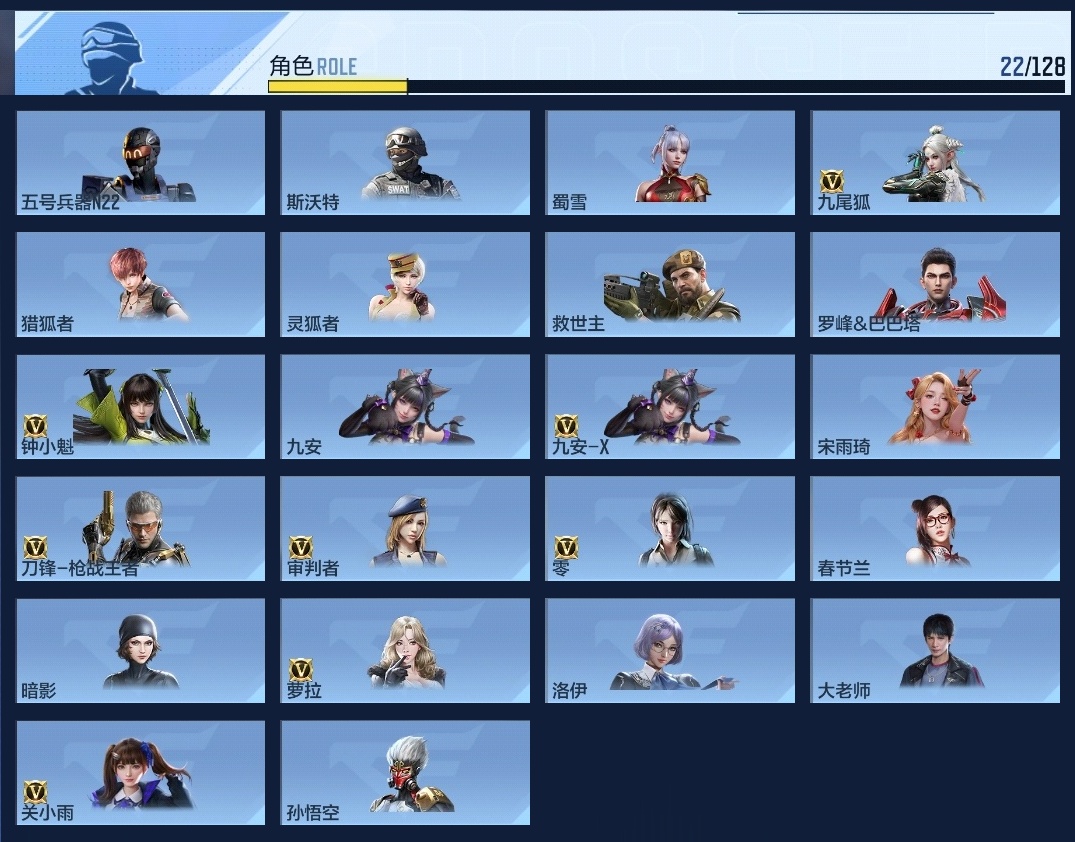Pick the 蜀雪 character tile
The width and height of the screenshot is (1075, 842).
coord(670,162)
